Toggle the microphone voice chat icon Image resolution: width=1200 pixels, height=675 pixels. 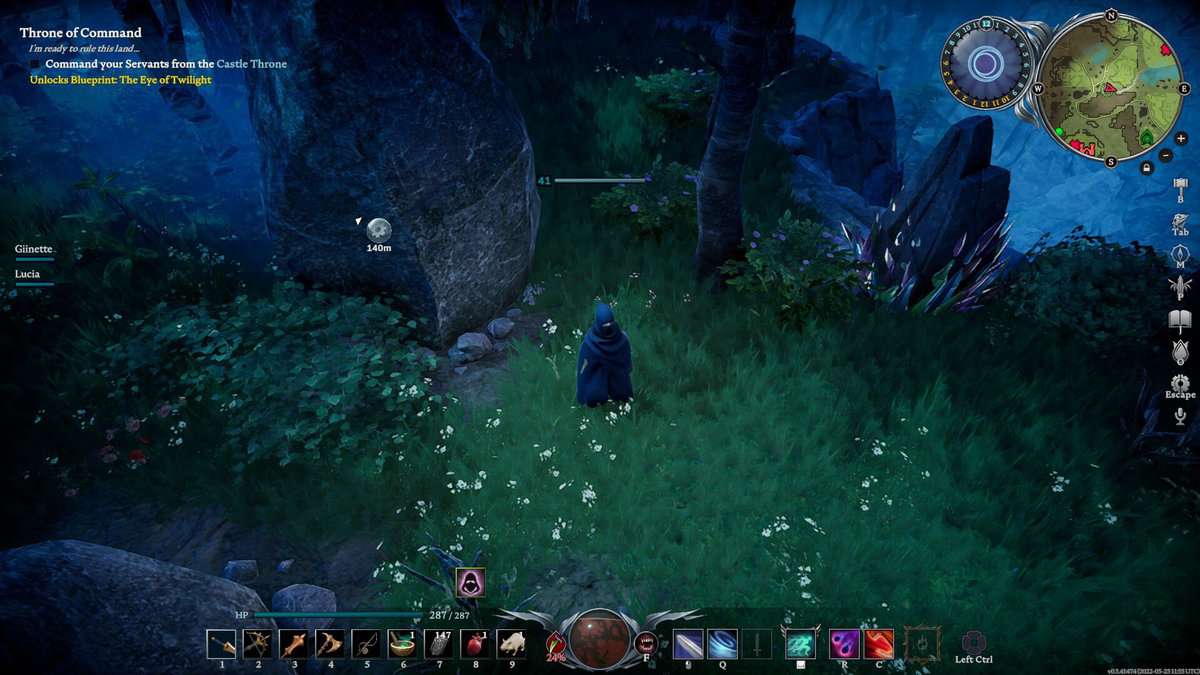click(1180, 415)
